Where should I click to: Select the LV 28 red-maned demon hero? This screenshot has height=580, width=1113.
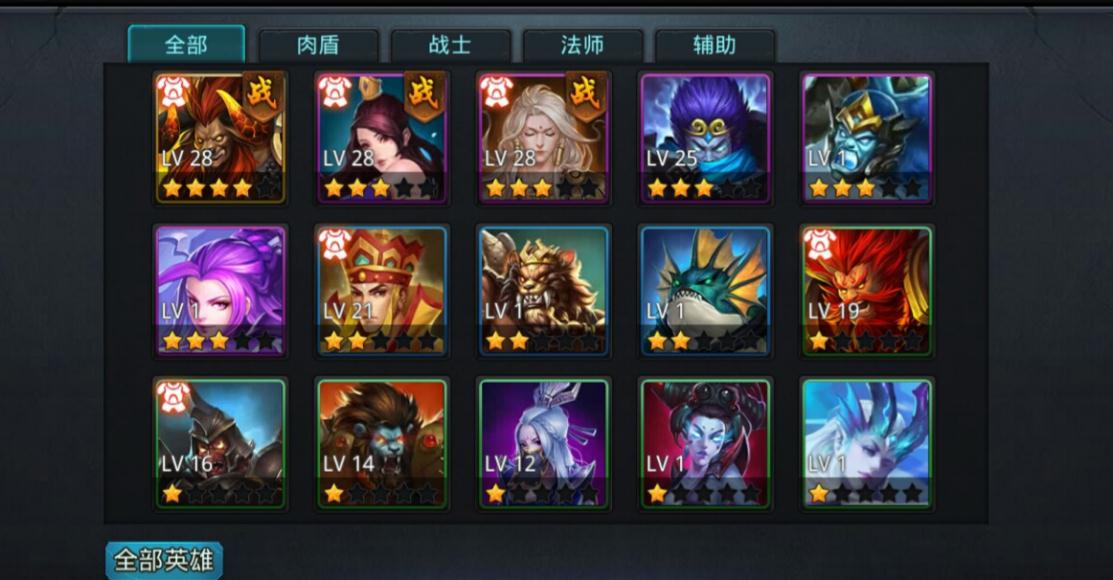220,138
